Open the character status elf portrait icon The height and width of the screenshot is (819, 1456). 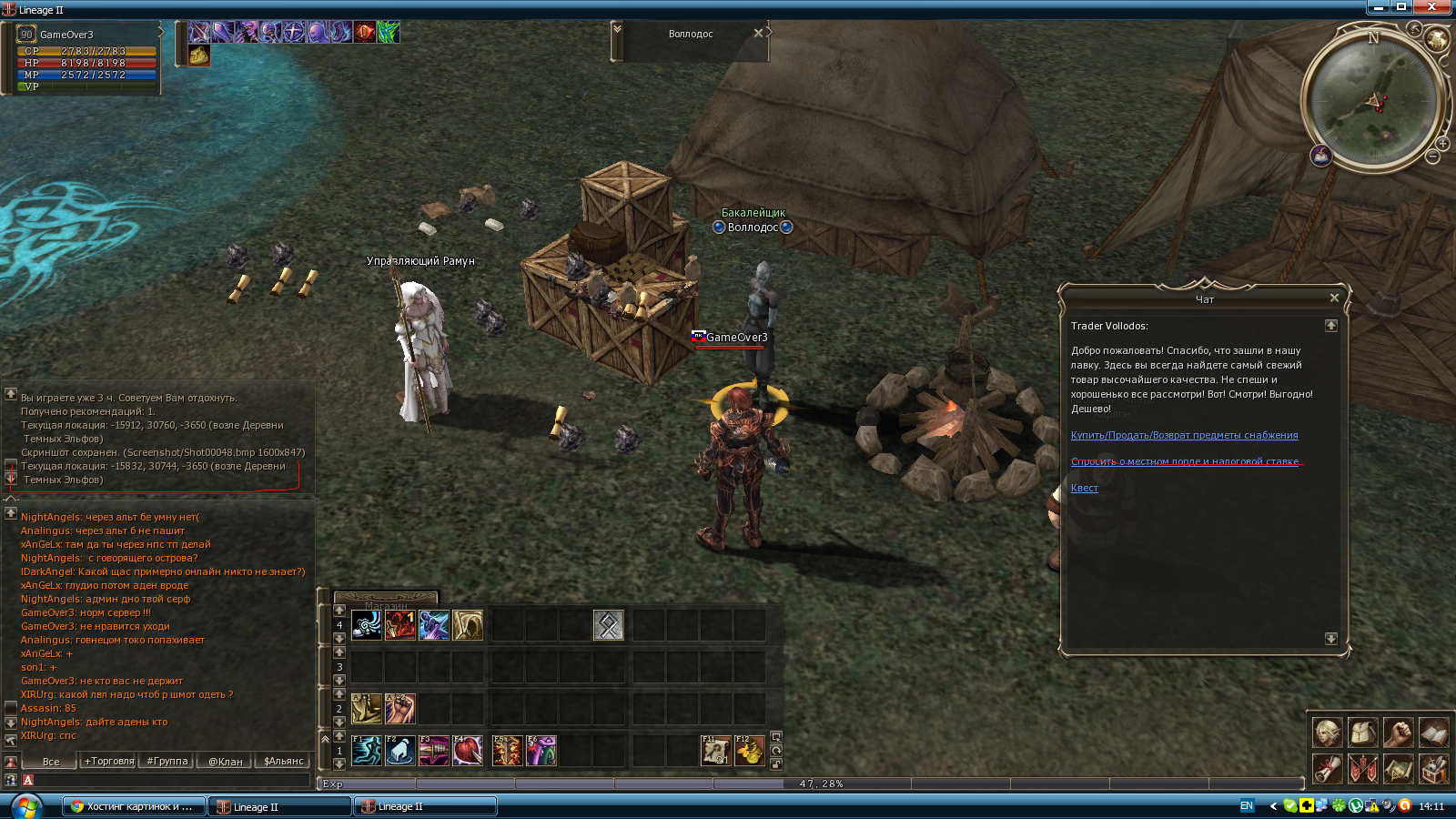[1327, 732]
